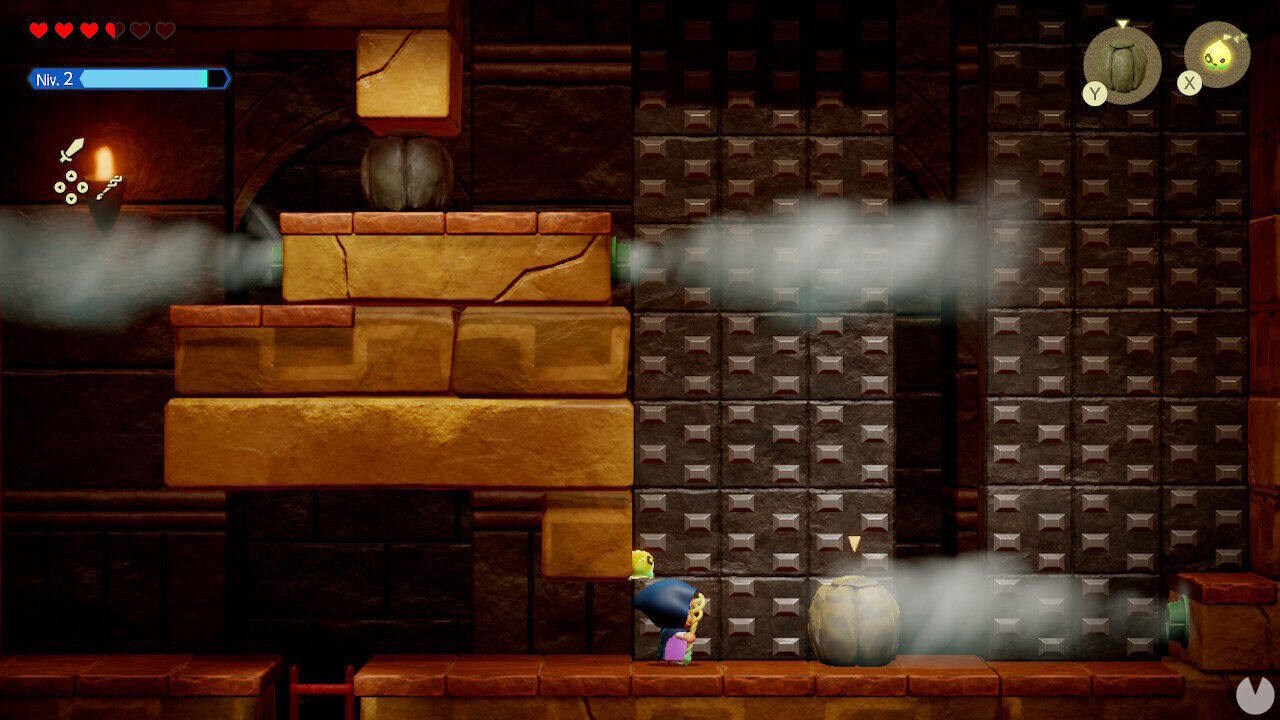Click the down triangle above the Y item slot
The height and width of the screenshot is (720, 1280).
[x=1124, y=22]
